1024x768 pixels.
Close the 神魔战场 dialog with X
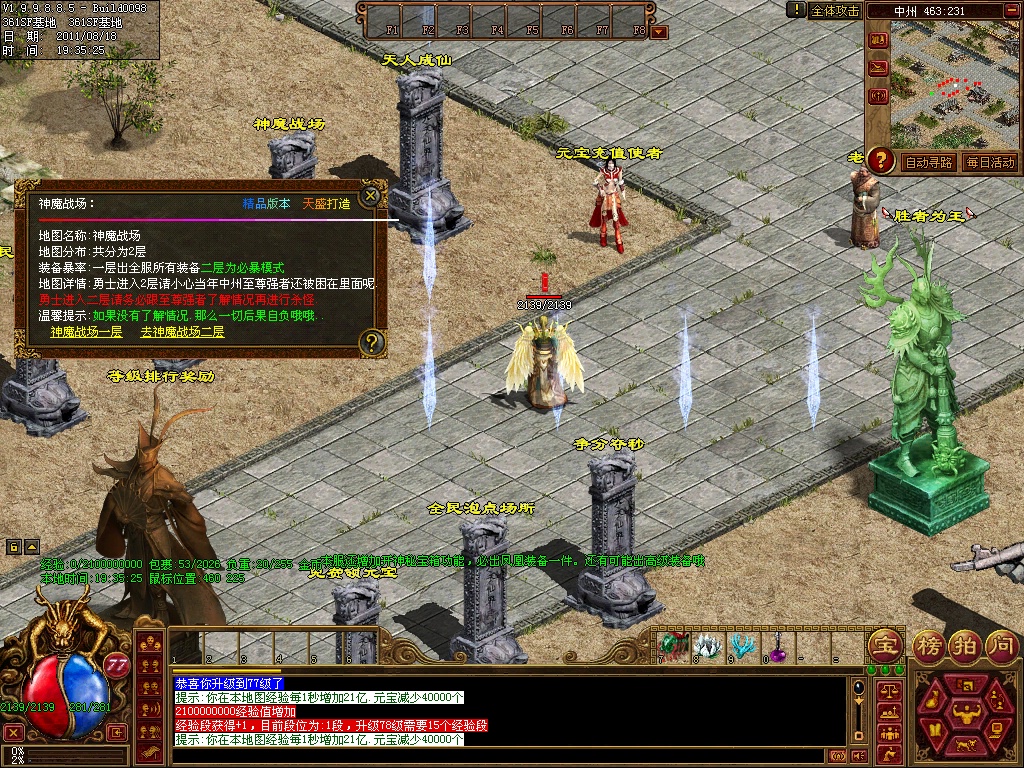[371, 196]
